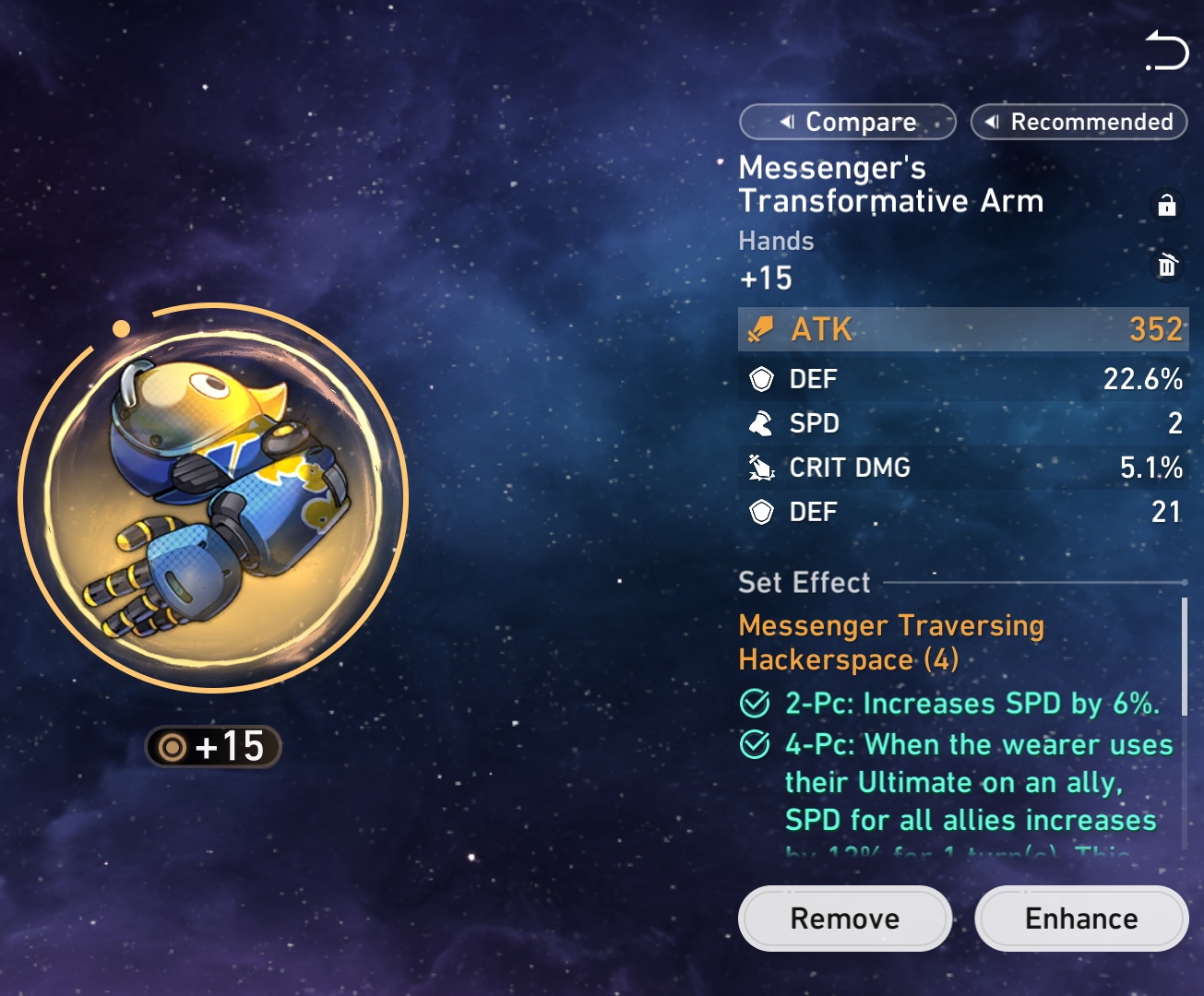Remove the equipped relic
Image resolution: width=1204 pixels, height=996 pixels.
pos(844,919)
